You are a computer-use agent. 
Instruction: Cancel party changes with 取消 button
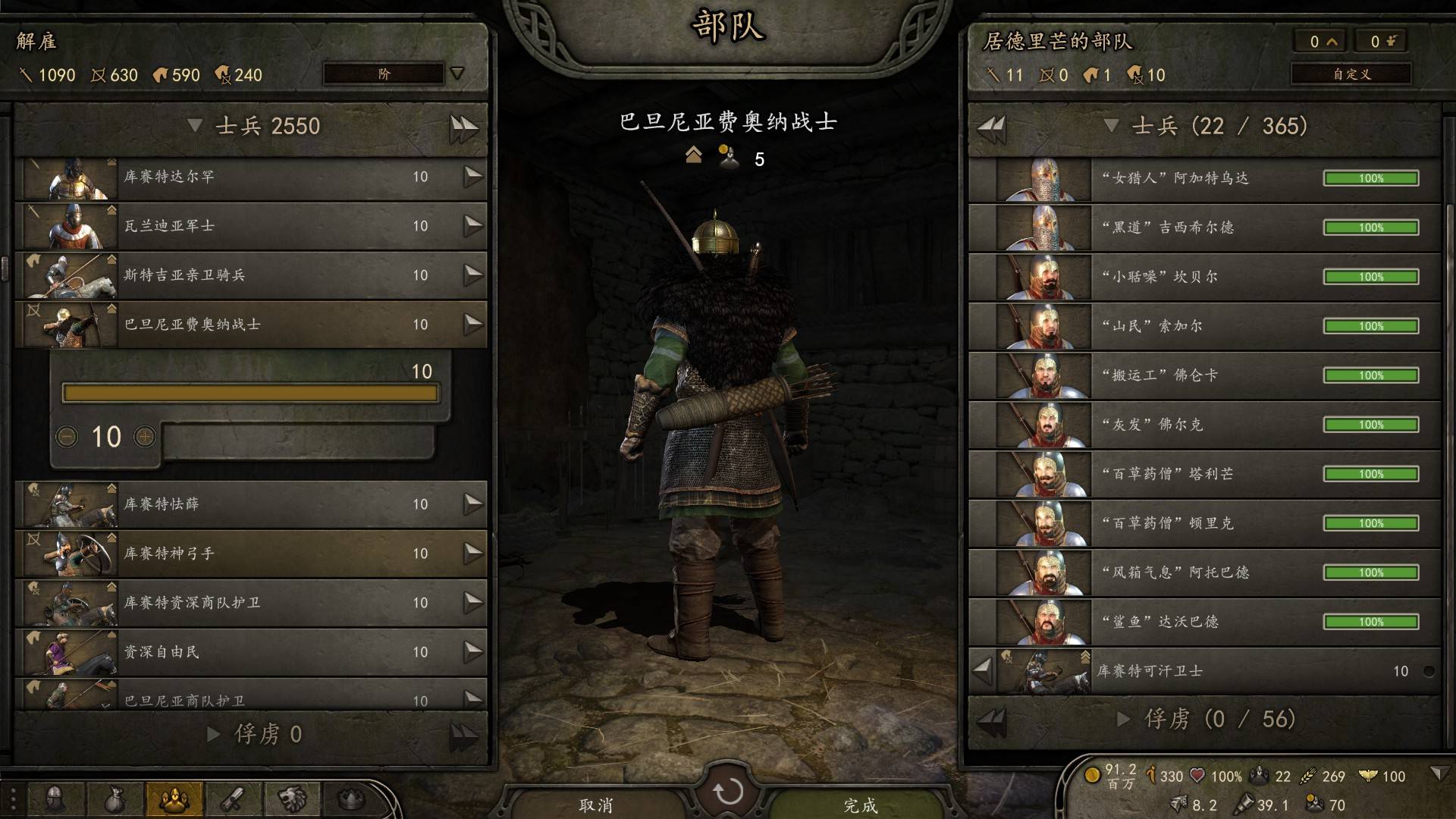(596, 804)
